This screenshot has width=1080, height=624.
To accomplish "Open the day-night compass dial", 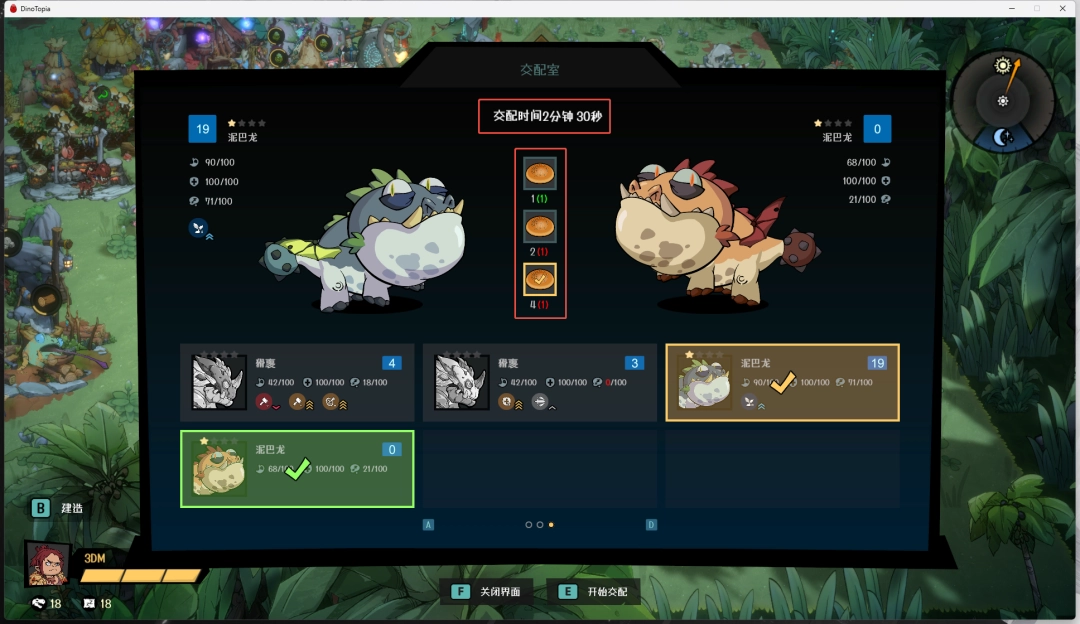I will click(1003, 100).
